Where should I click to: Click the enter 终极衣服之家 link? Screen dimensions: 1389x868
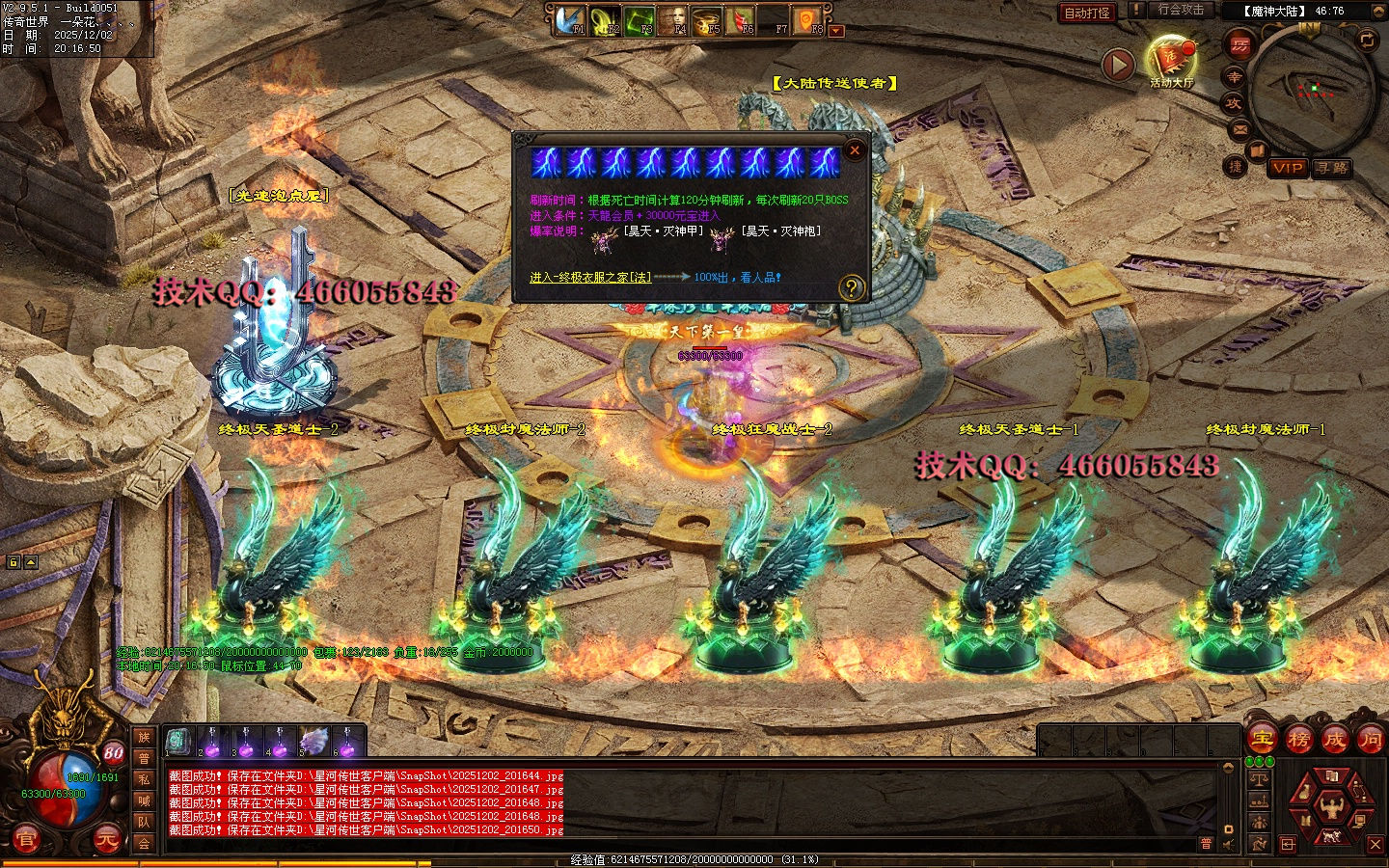click(590, 277)
